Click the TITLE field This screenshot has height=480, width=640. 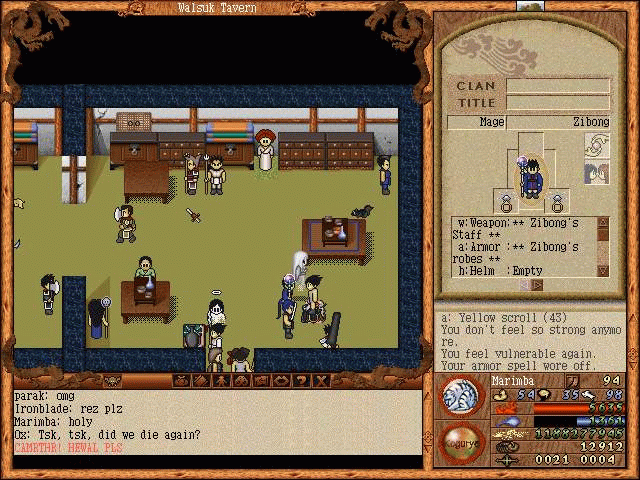click(557, 103)
